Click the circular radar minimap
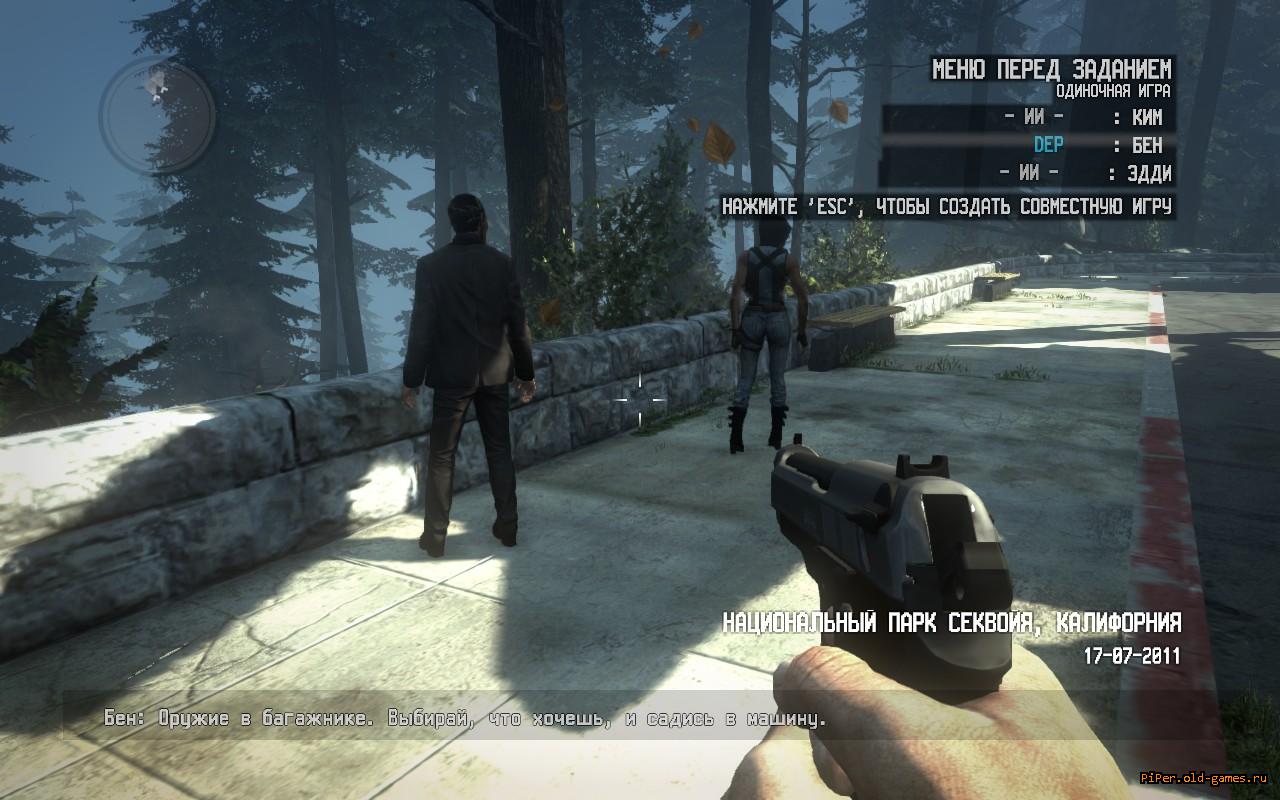This screenshot has height=800, width=1280. pos(157,114)
